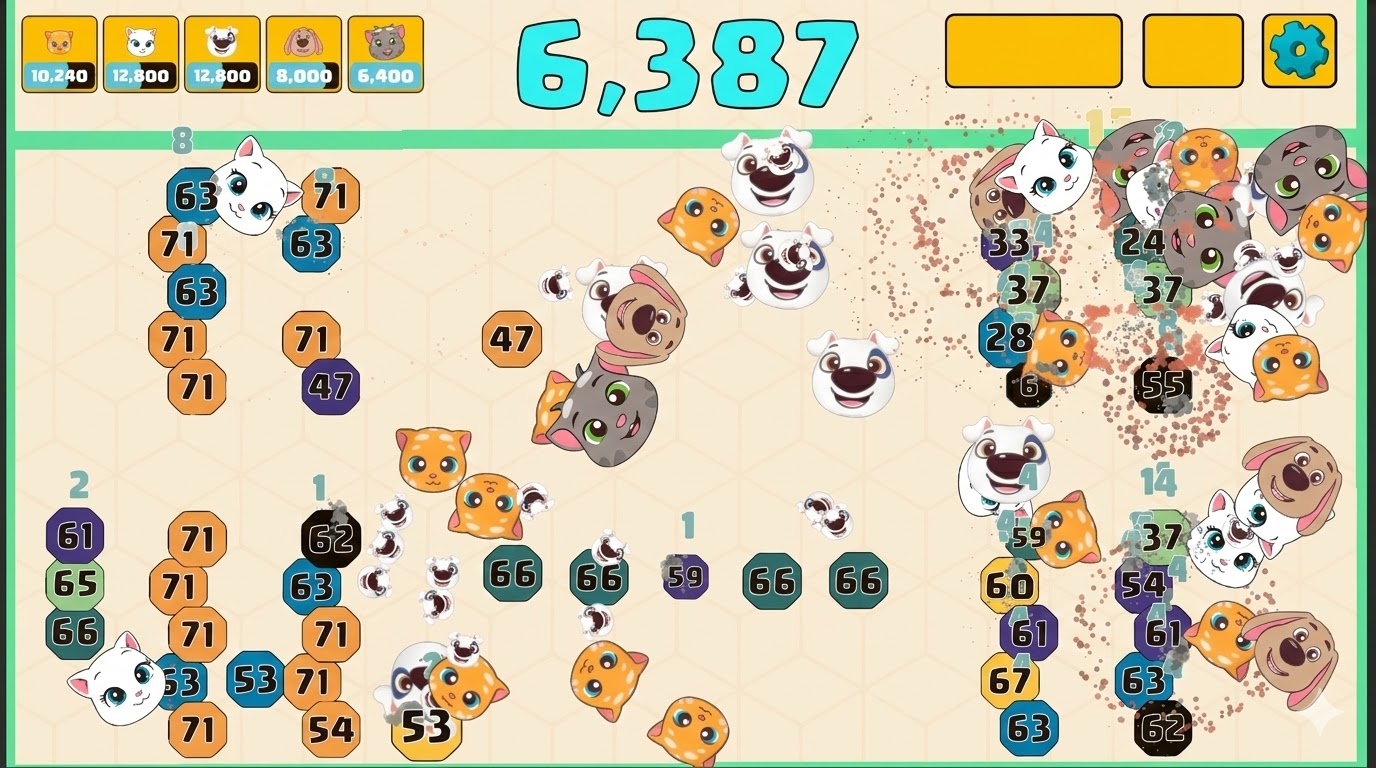Screen dimensions: 1376x768
Task: Click the black 62 token at bottom left
Action: coord(328,536)
